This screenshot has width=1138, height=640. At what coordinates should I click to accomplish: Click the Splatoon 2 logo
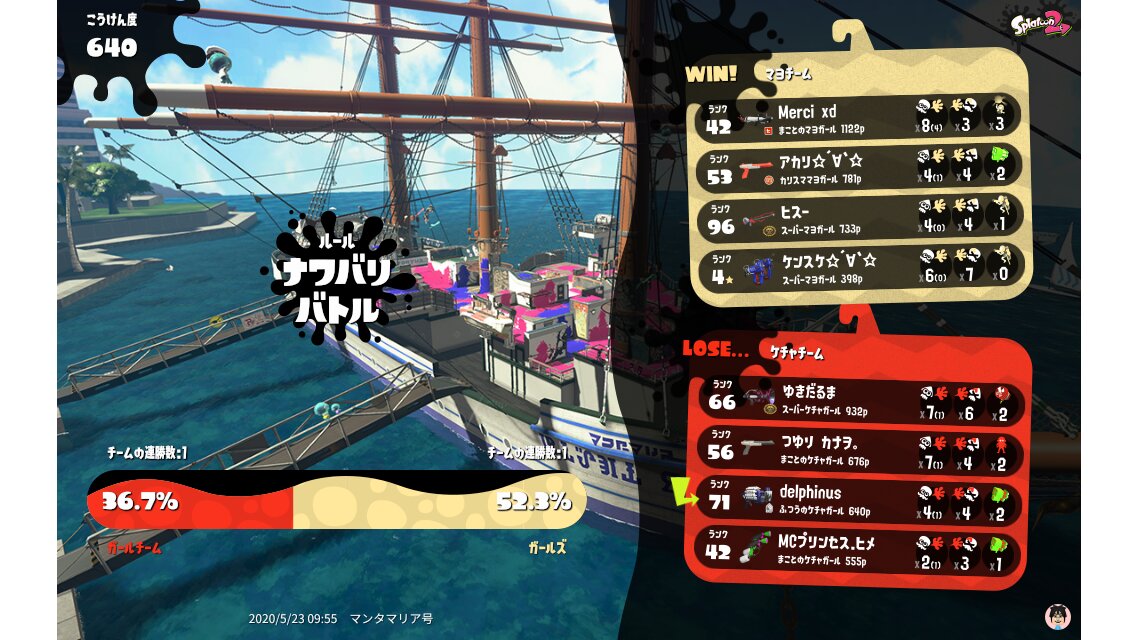pos(1040,22)
